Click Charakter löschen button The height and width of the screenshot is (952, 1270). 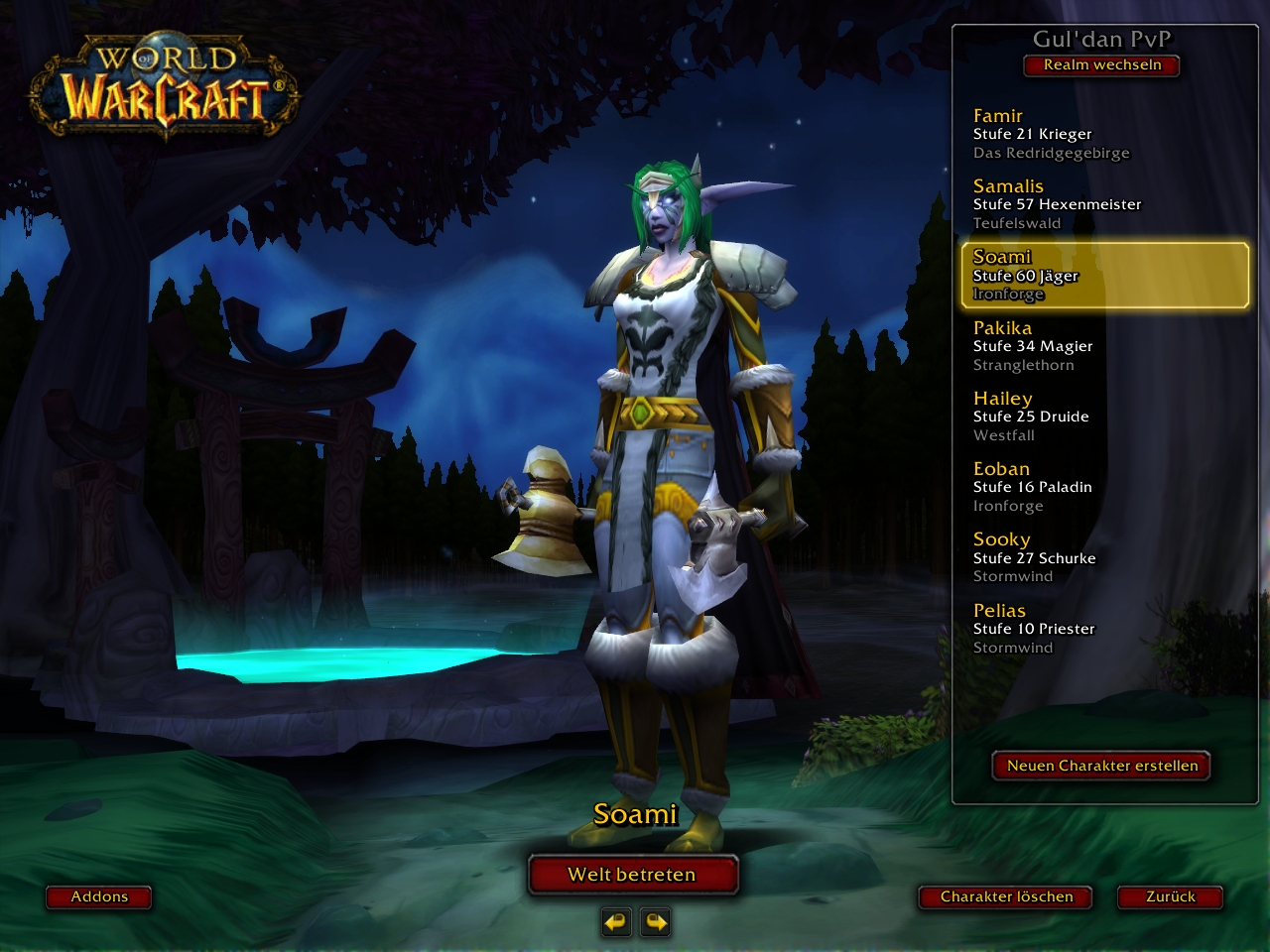click(1006, 896)
